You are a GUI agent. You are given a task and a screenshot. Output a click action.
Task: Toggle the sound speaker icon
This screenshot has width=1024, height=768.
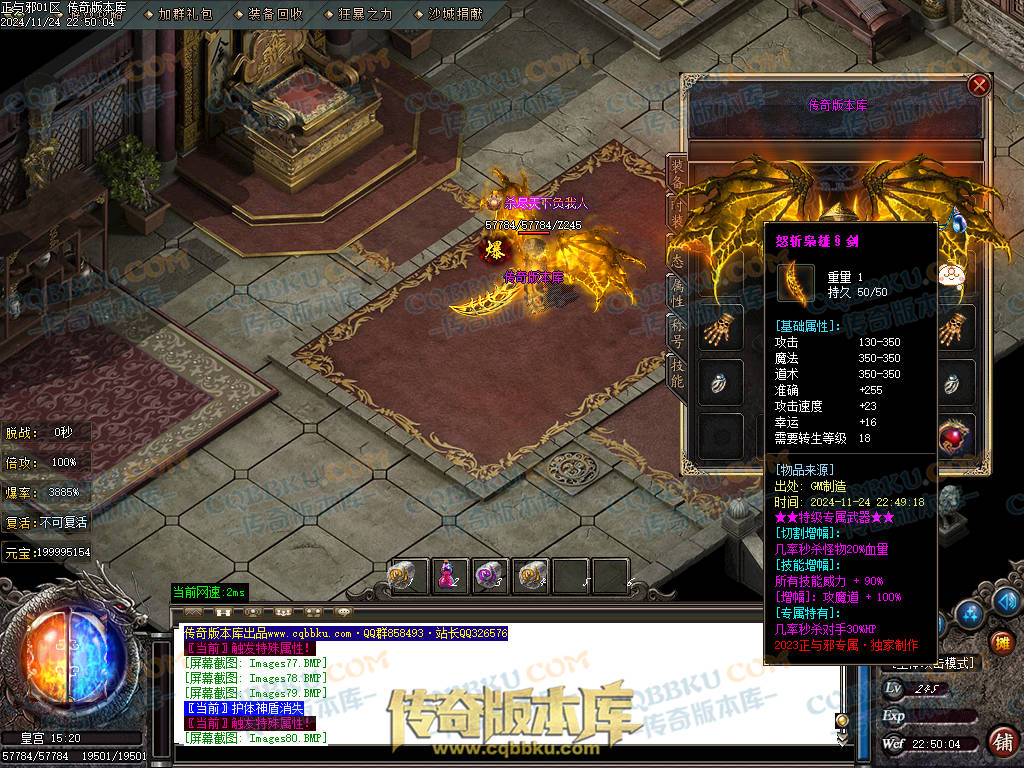pos(1007,600)
